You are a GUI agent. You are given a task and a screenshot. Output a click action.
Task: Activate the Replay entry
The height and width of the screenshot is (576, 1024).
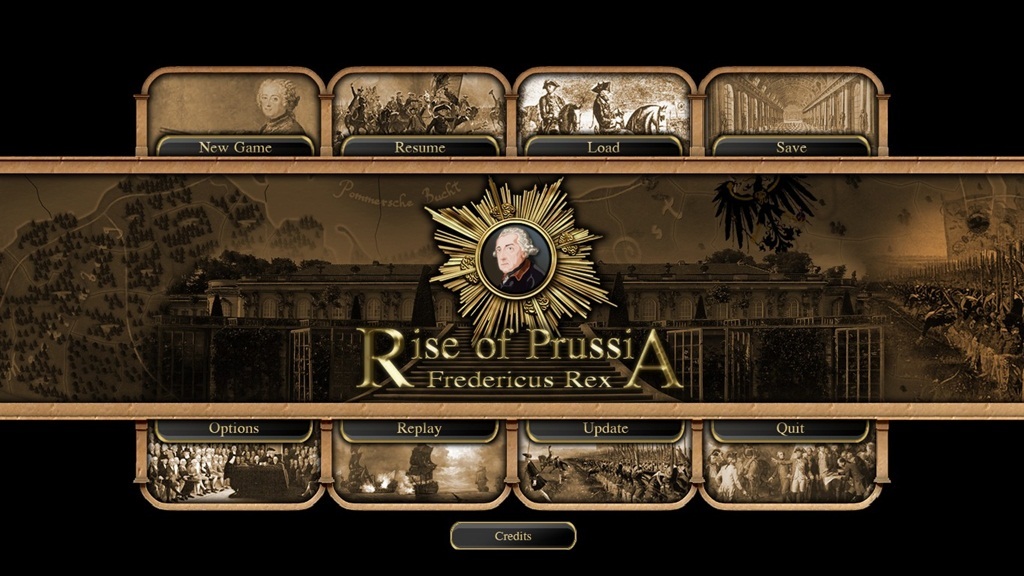point(419,429)
